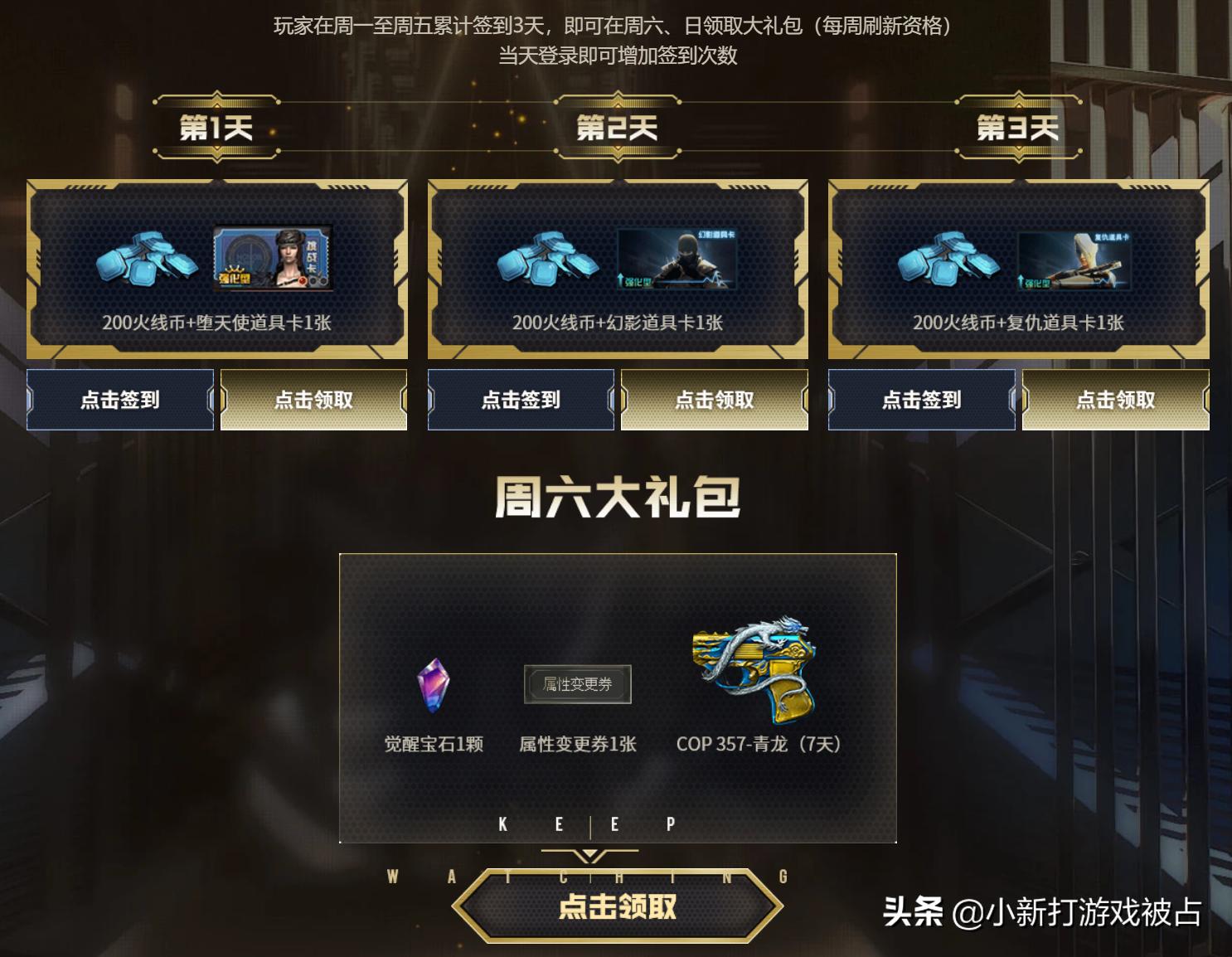The width and height of the screenshot is (1232, 957).
Task: Select the 第1天 tab header
Action: click(214, 127)
